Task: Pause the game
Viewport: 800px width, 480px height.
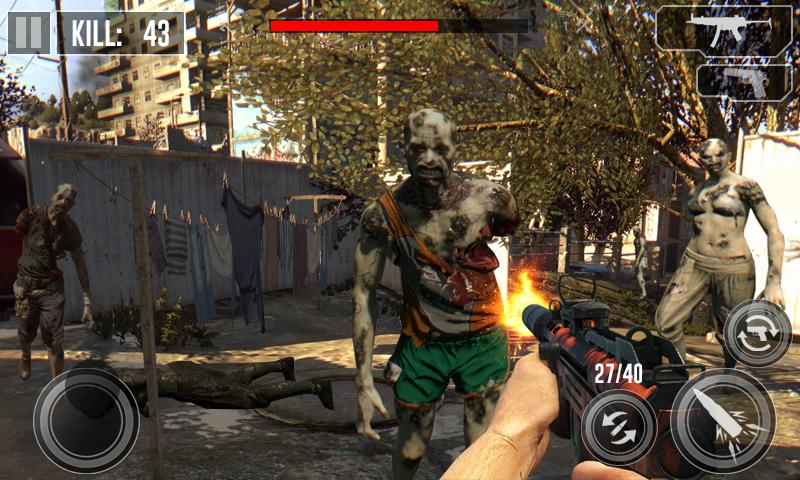Action: 29,33
